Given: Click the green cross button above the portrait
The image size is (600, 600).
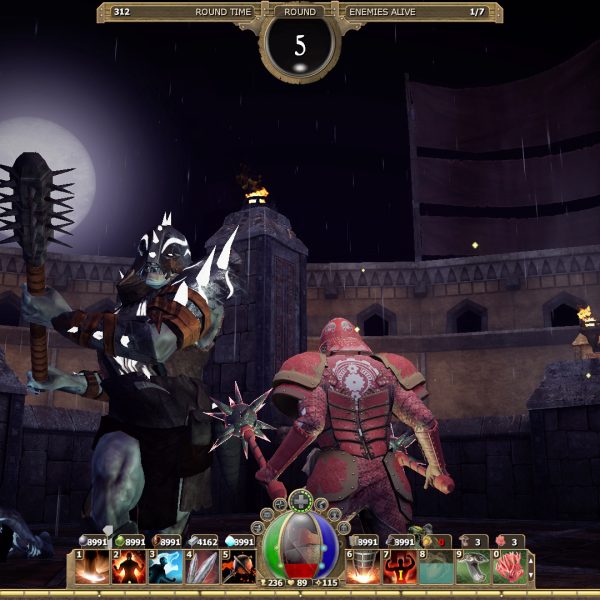Looking at the screenshot, I should coord(300,501).
